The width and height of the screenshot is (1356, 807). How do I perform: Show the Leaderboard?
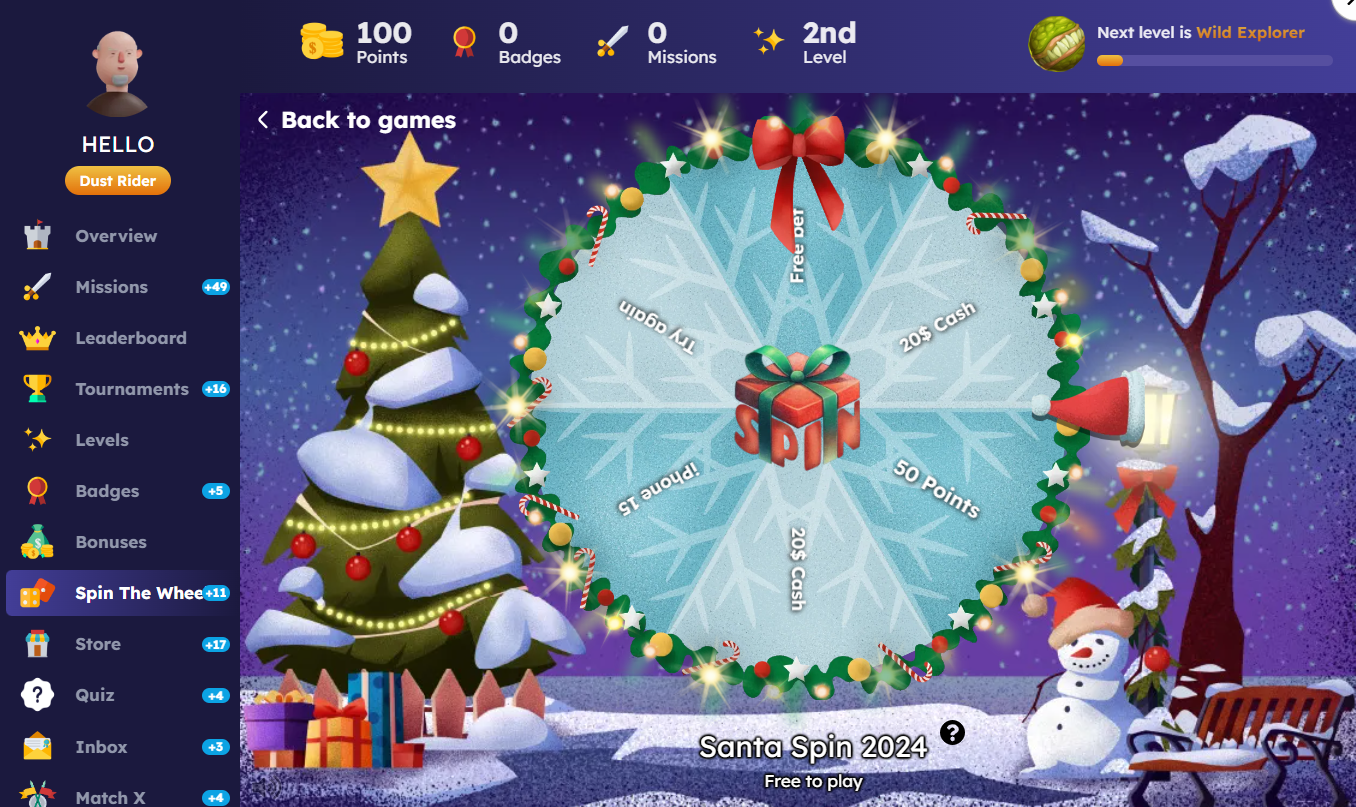(x=130, y=338)
